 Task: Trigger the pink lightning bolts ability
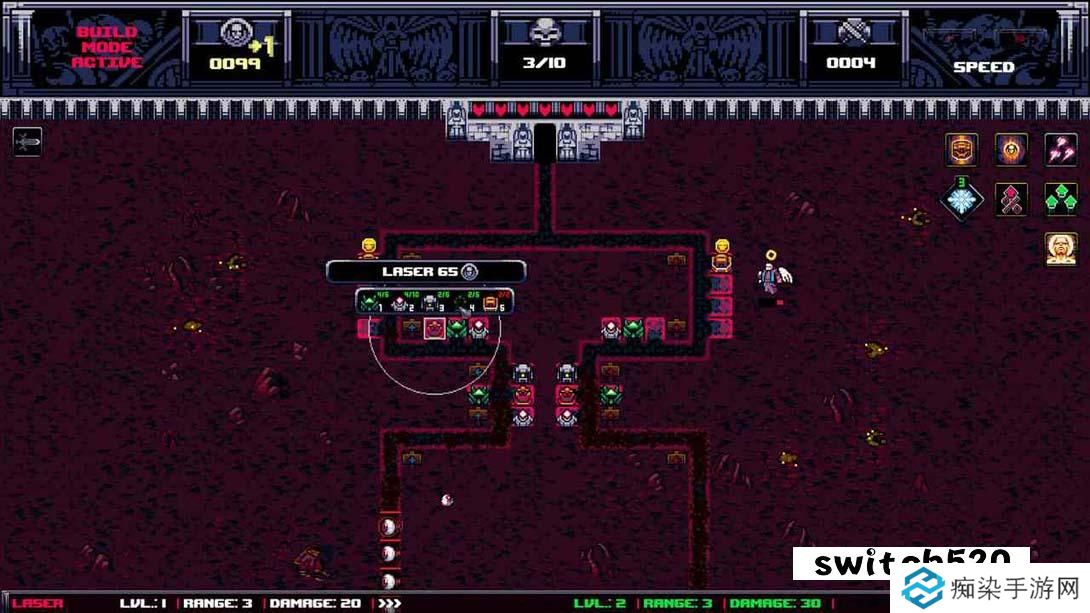[x=1060, y=150]
